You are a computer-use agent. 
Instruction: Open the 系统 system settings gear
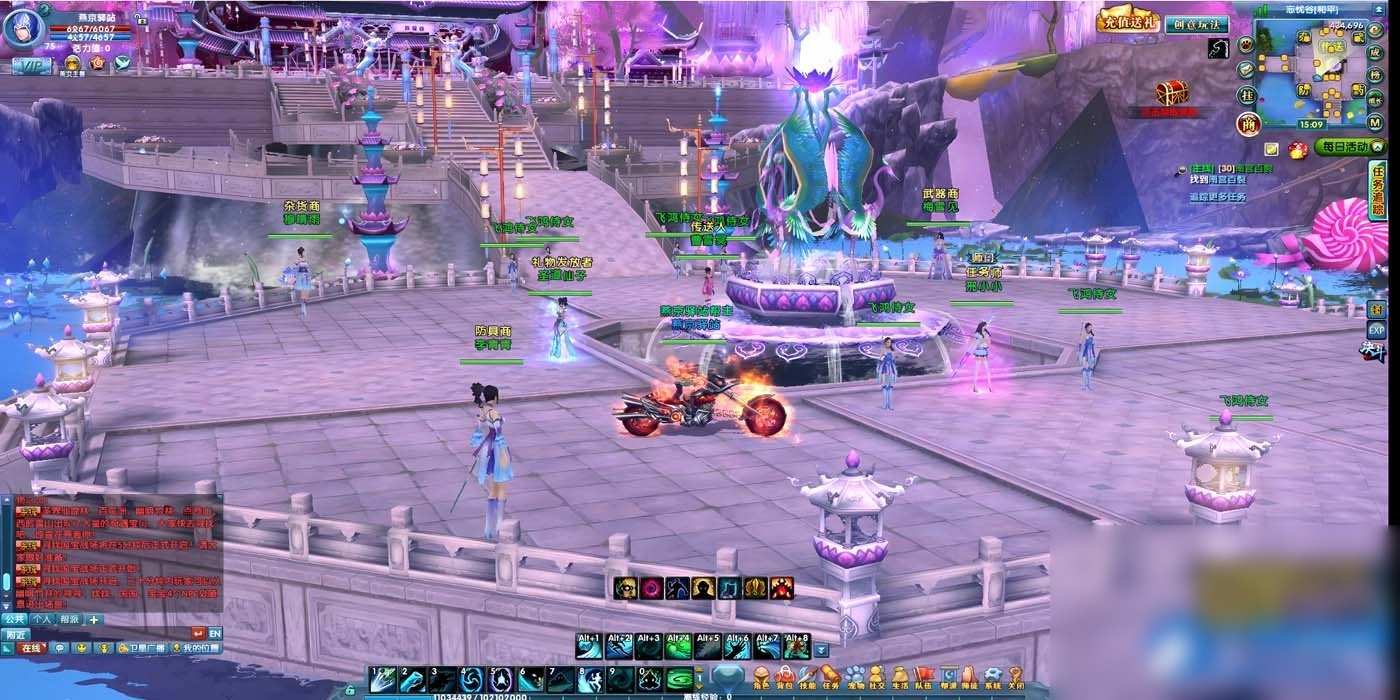click(992, 679)
